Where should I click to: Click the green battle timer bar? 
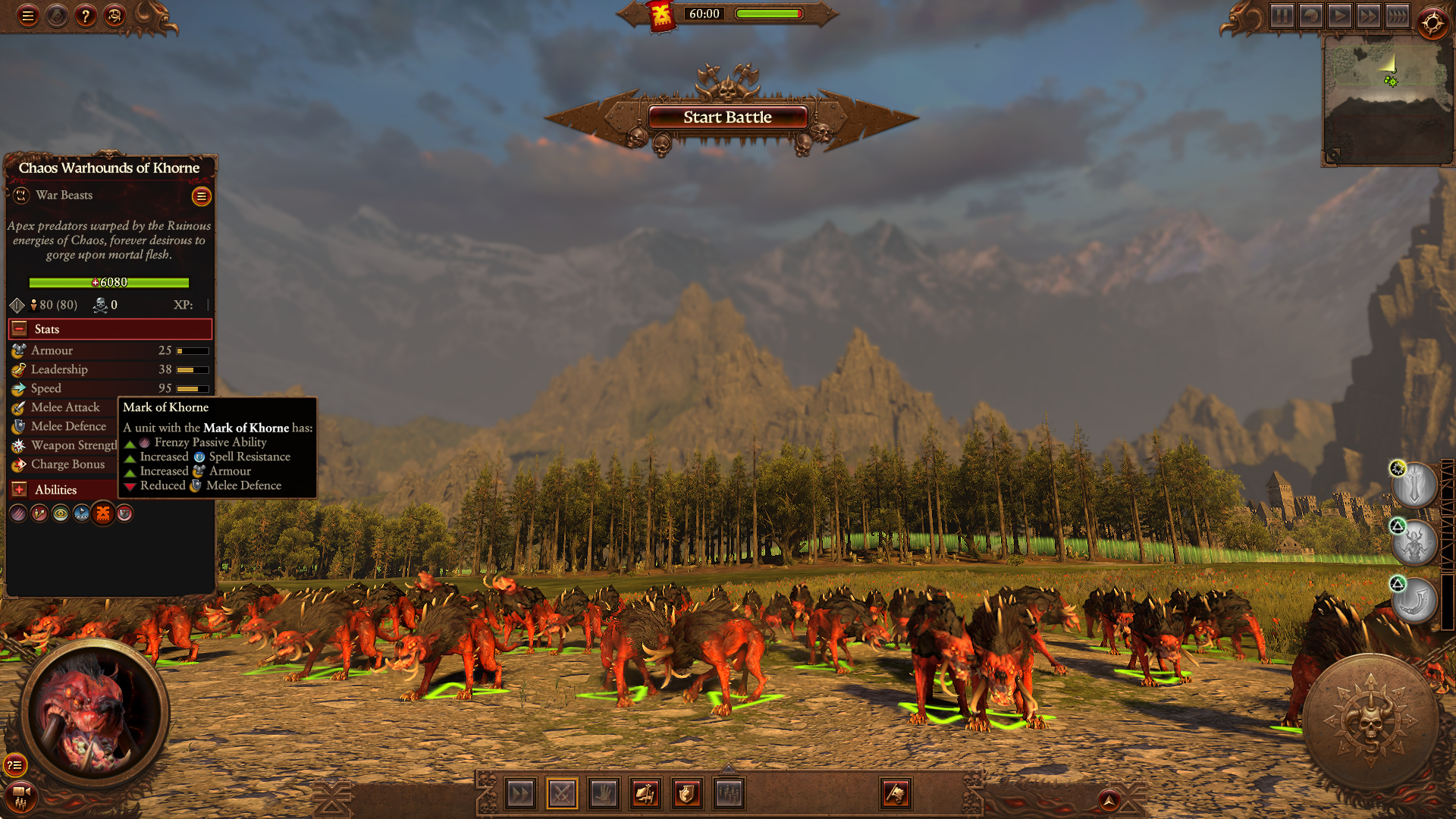pyautogui.click(x=767, y=13)
